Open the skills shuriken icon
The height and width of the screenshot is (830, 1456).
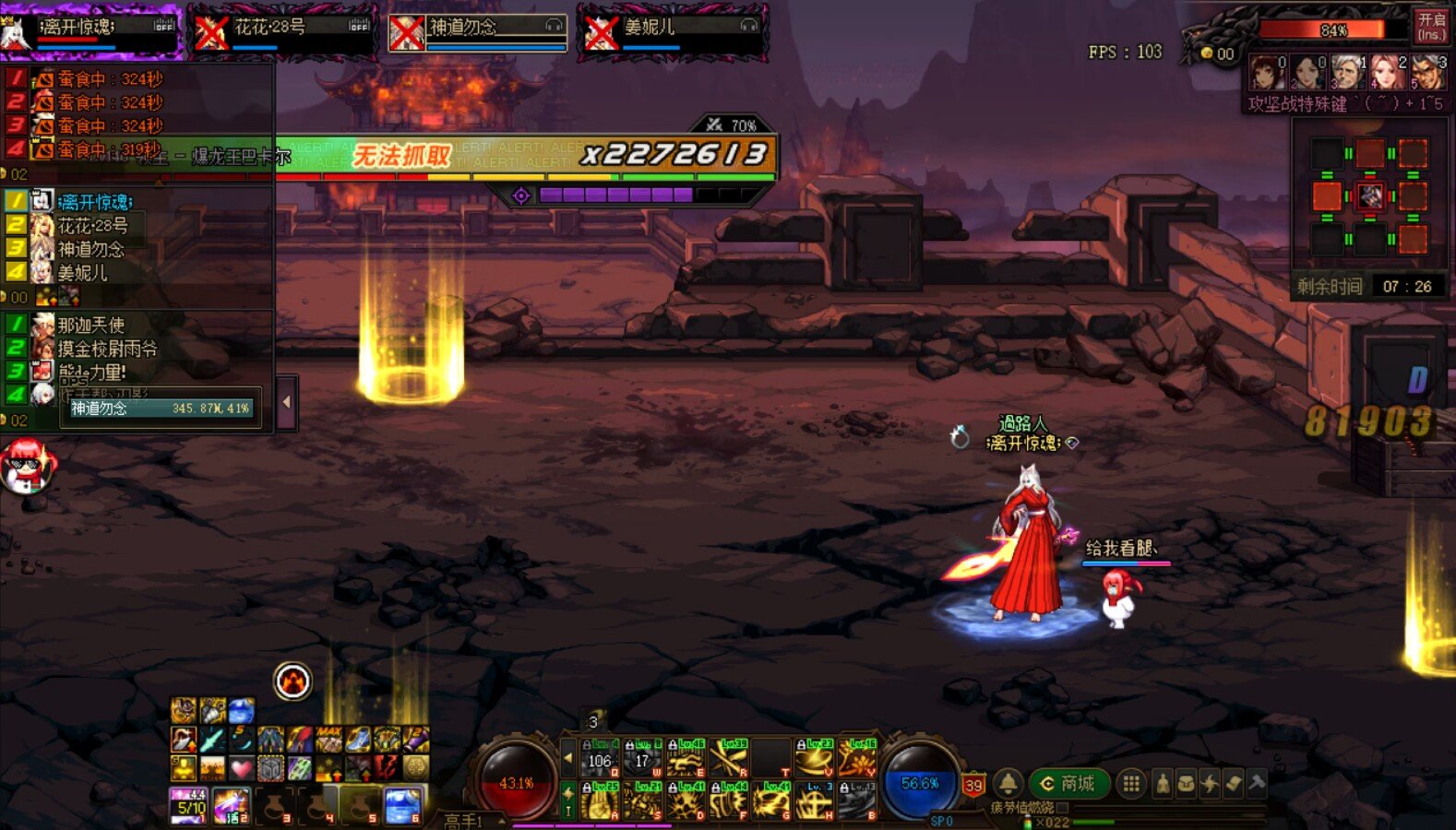click(x=1210, y=784)
